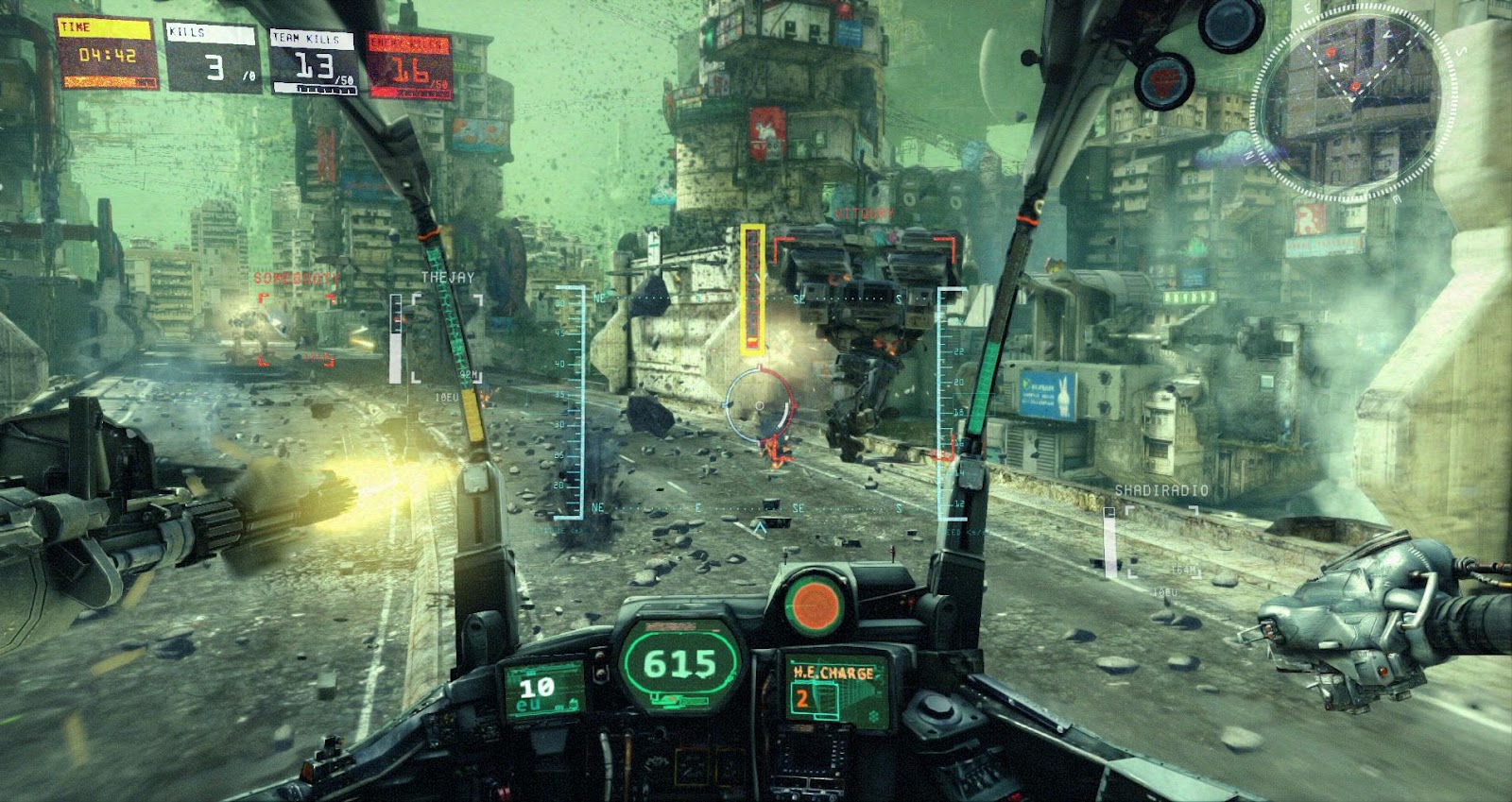Click the targeting reticle at screen center
Screen dimensions: 1512x802
click(758, 406)
